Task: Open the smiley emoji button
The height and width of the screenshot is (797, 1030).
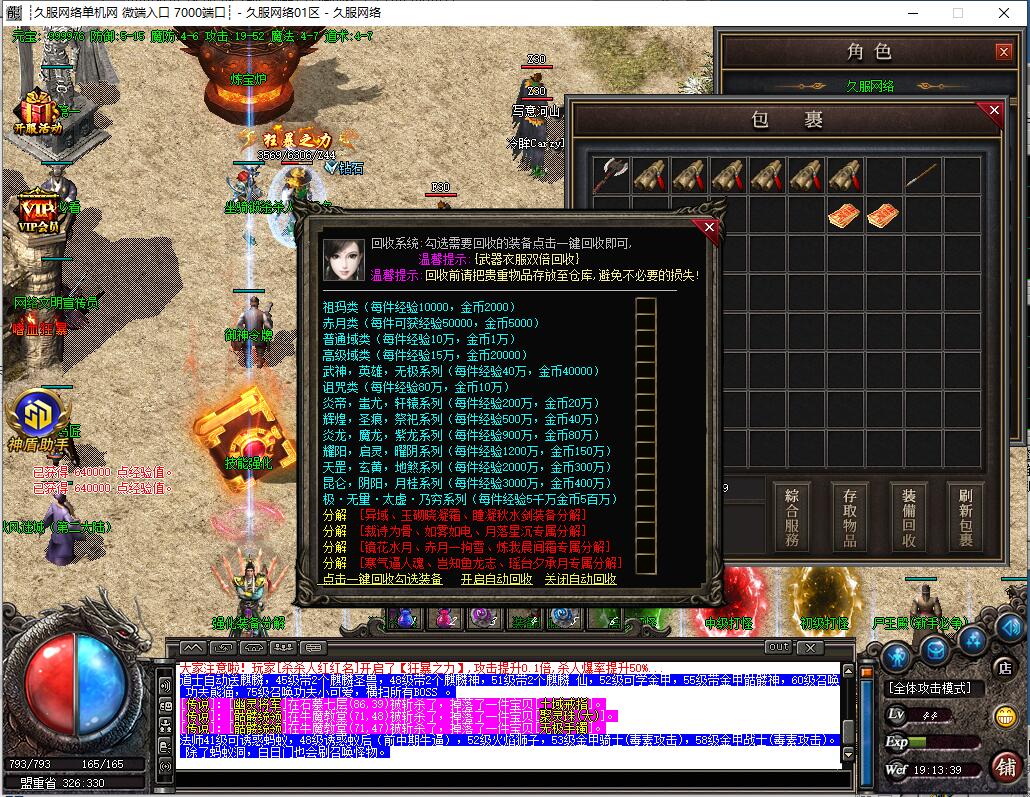Action: [1005, 716]
